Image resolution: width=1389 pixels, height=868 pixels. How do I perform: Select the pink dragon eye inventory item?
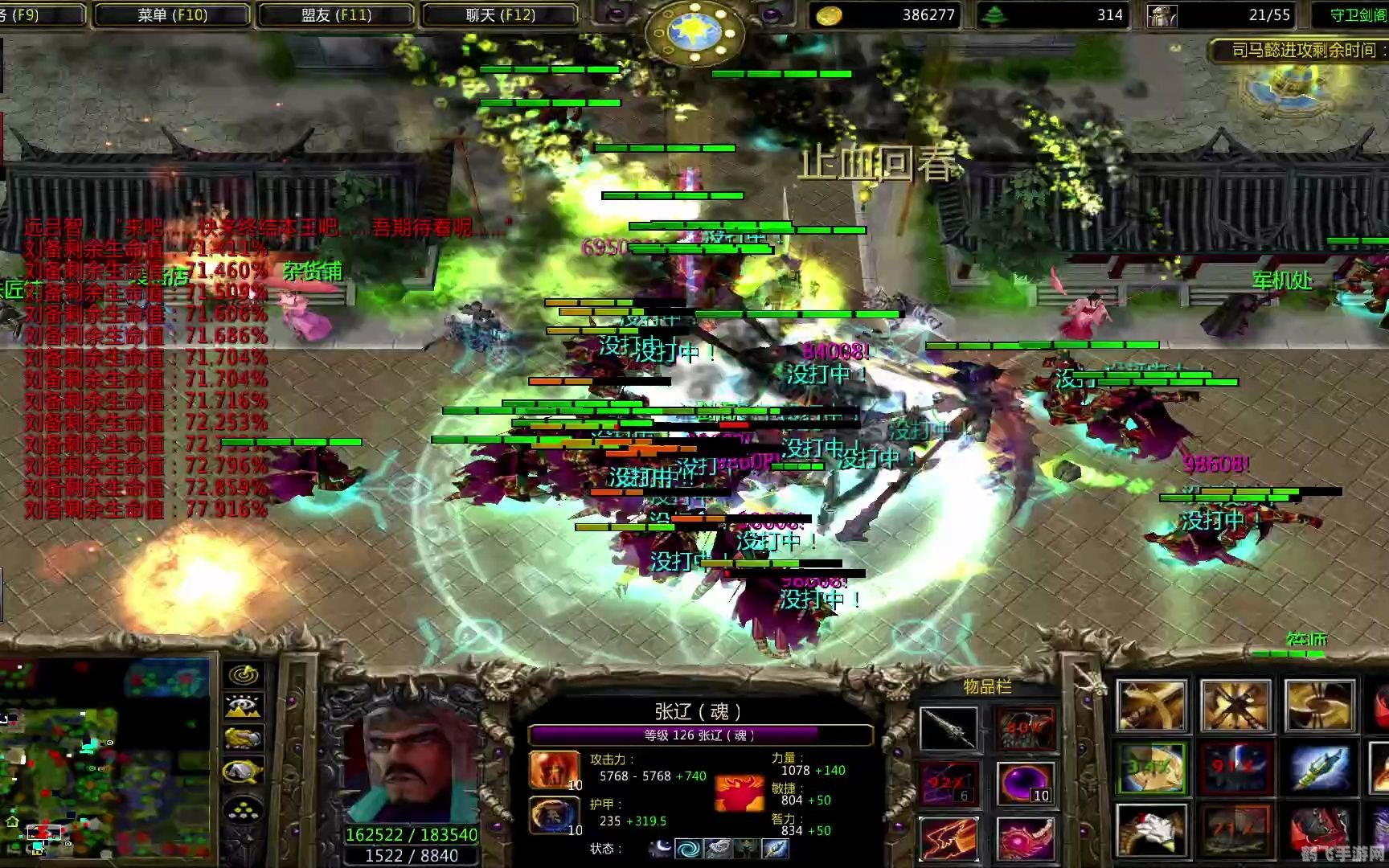click(1025, 837)
